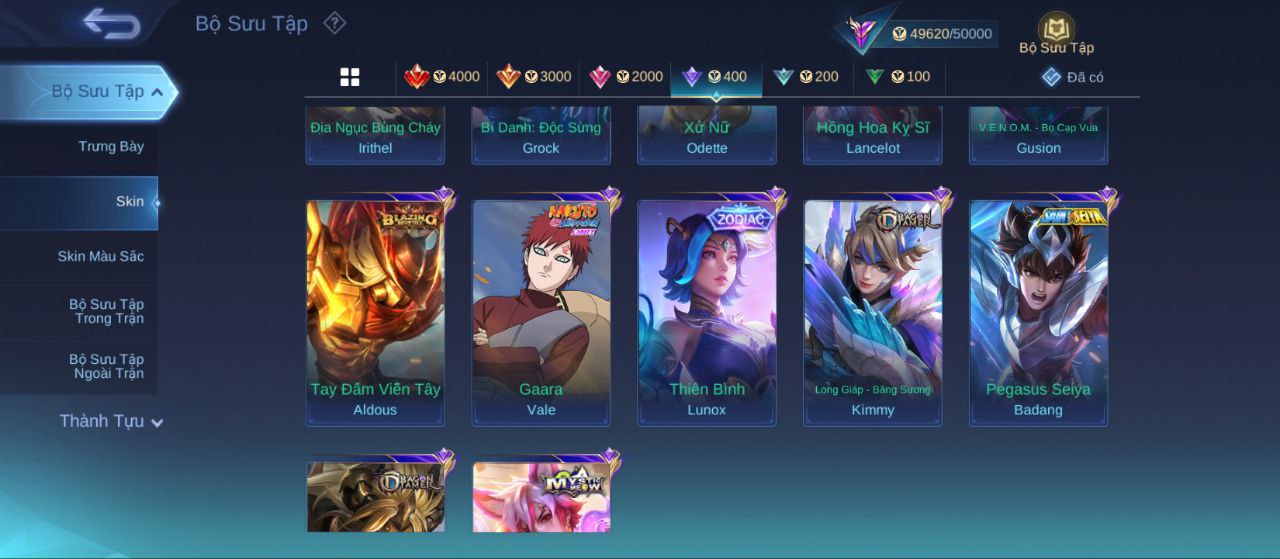The width and height of the screenshot is (1280, 559).
Task: Filter skins by the 4000 tier
Action: tap(441, 77)
